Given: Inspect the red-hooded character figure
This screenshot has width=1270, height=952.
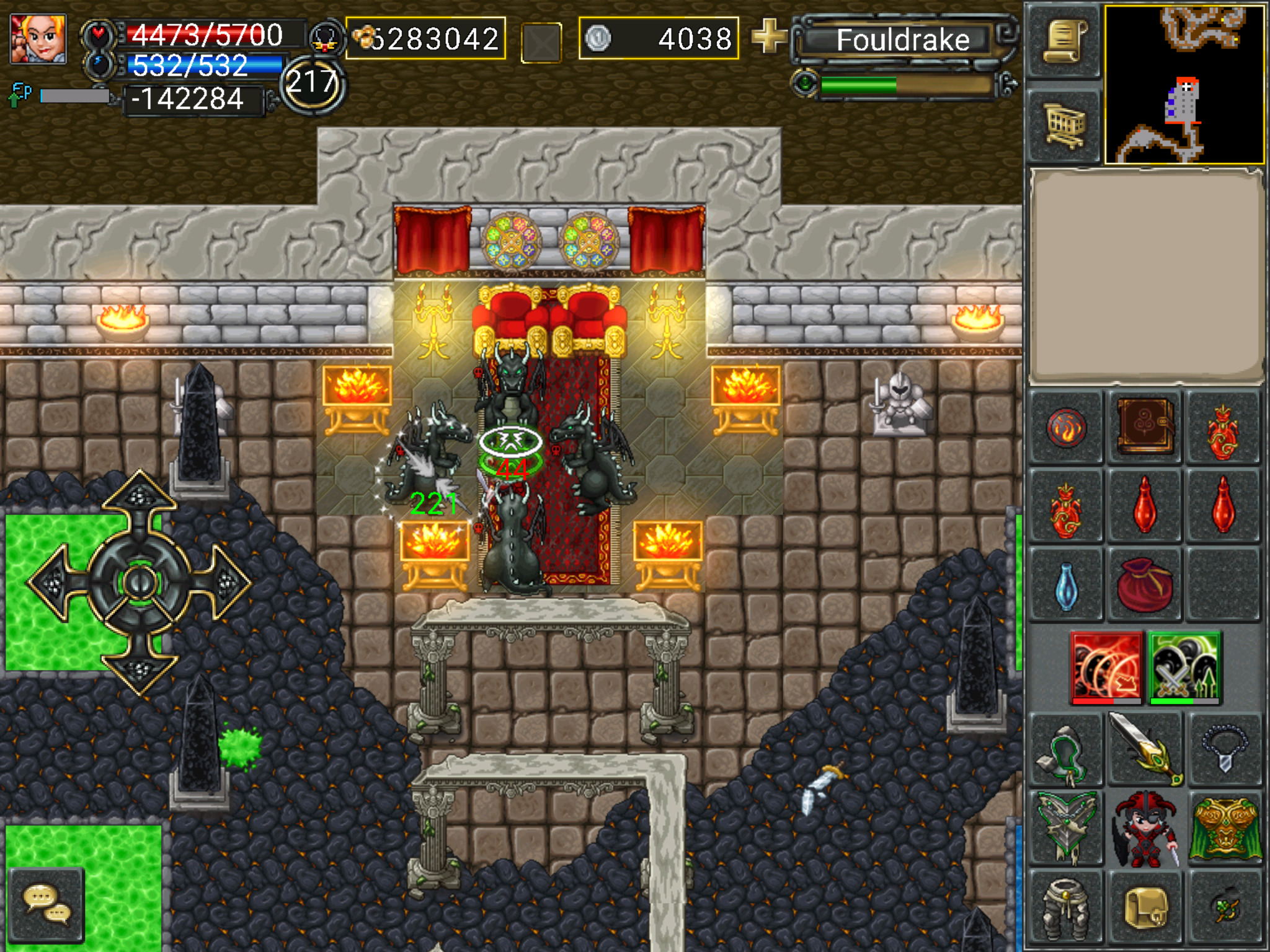Looking at the screenshot, I should click(x=1145, y=828).
